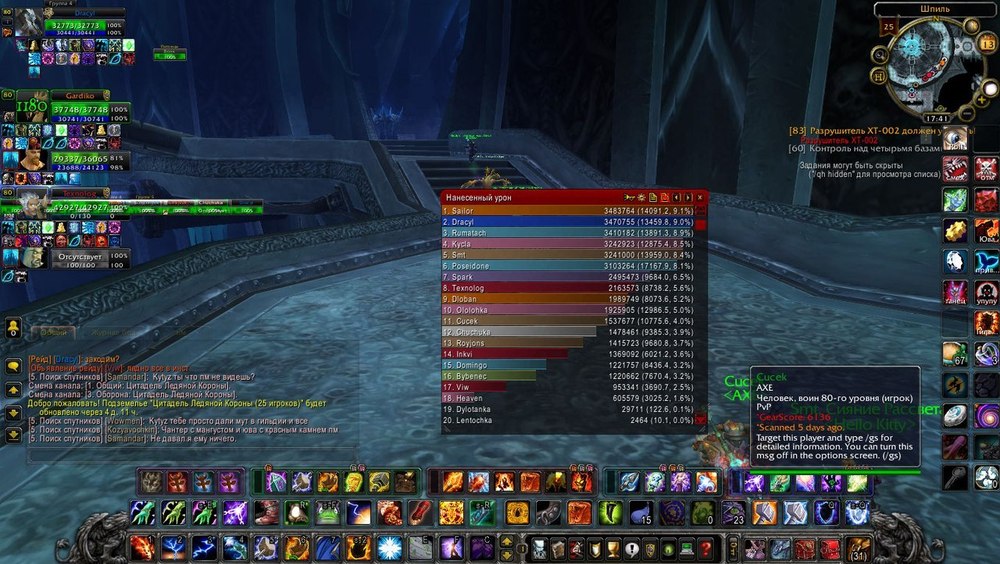This screenshot has height=564, width=1000.
Task: Close the damage meter window
Action: click(x=701, y=198)
